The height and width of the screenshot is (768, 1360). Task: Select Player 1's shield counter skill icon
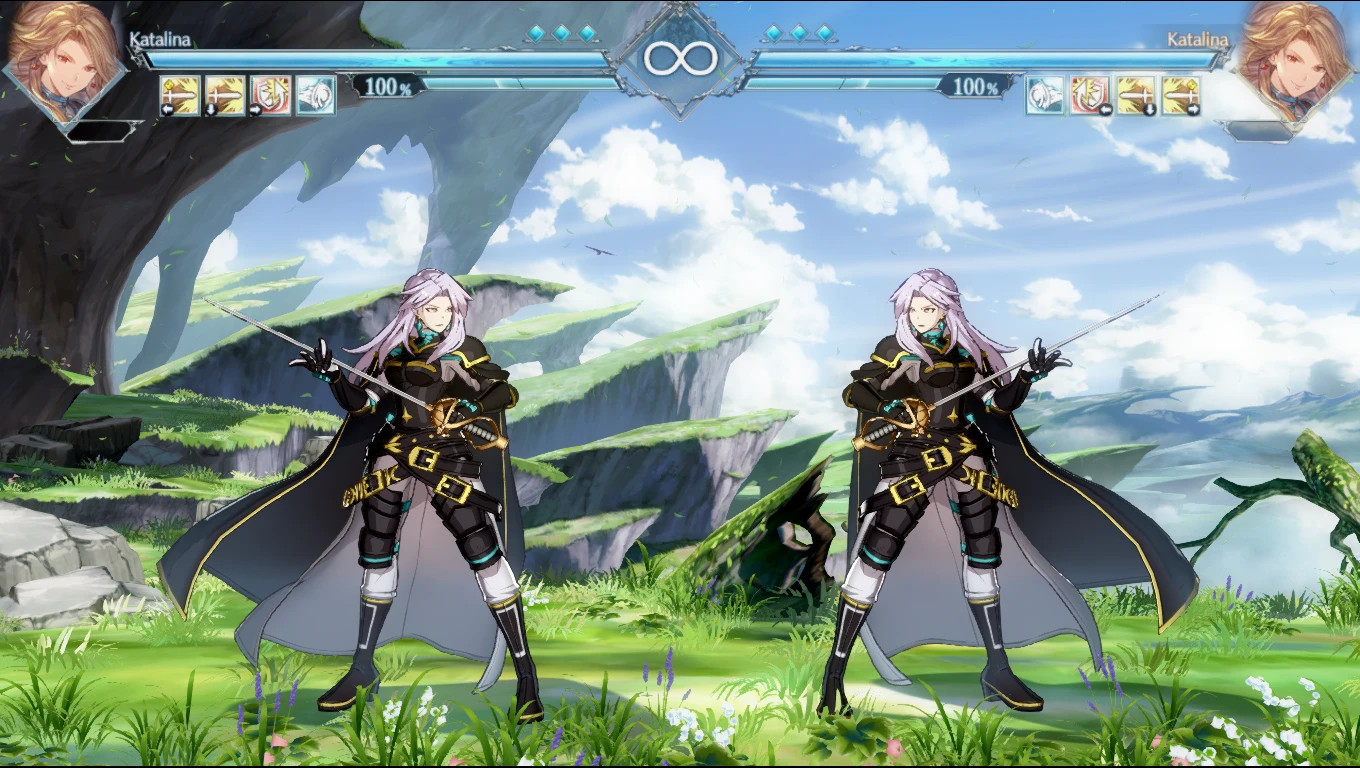(x=268, y=95)
